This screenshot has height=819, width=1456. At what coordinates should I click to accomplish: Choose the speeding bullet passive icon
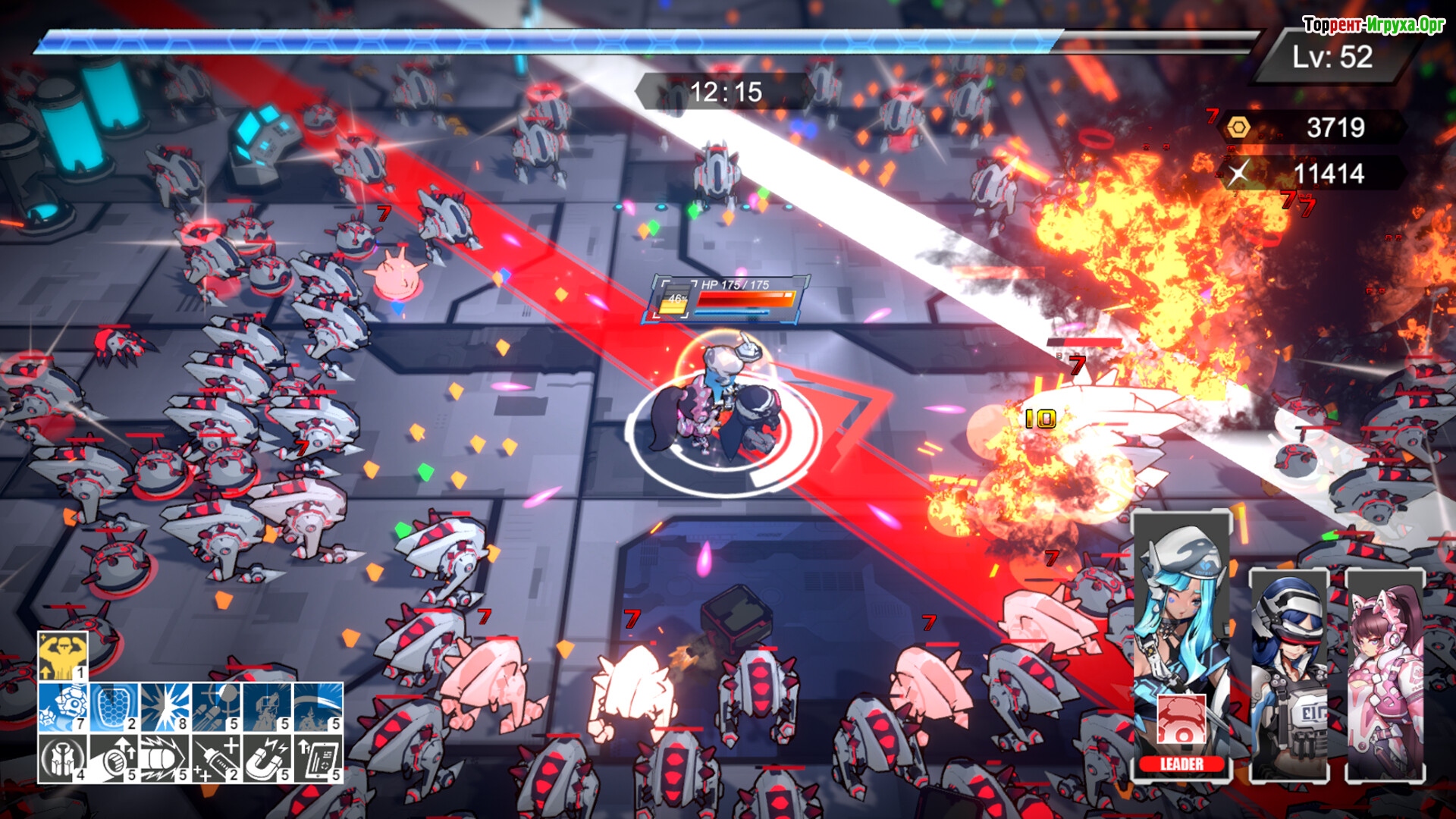click(165, 758)
